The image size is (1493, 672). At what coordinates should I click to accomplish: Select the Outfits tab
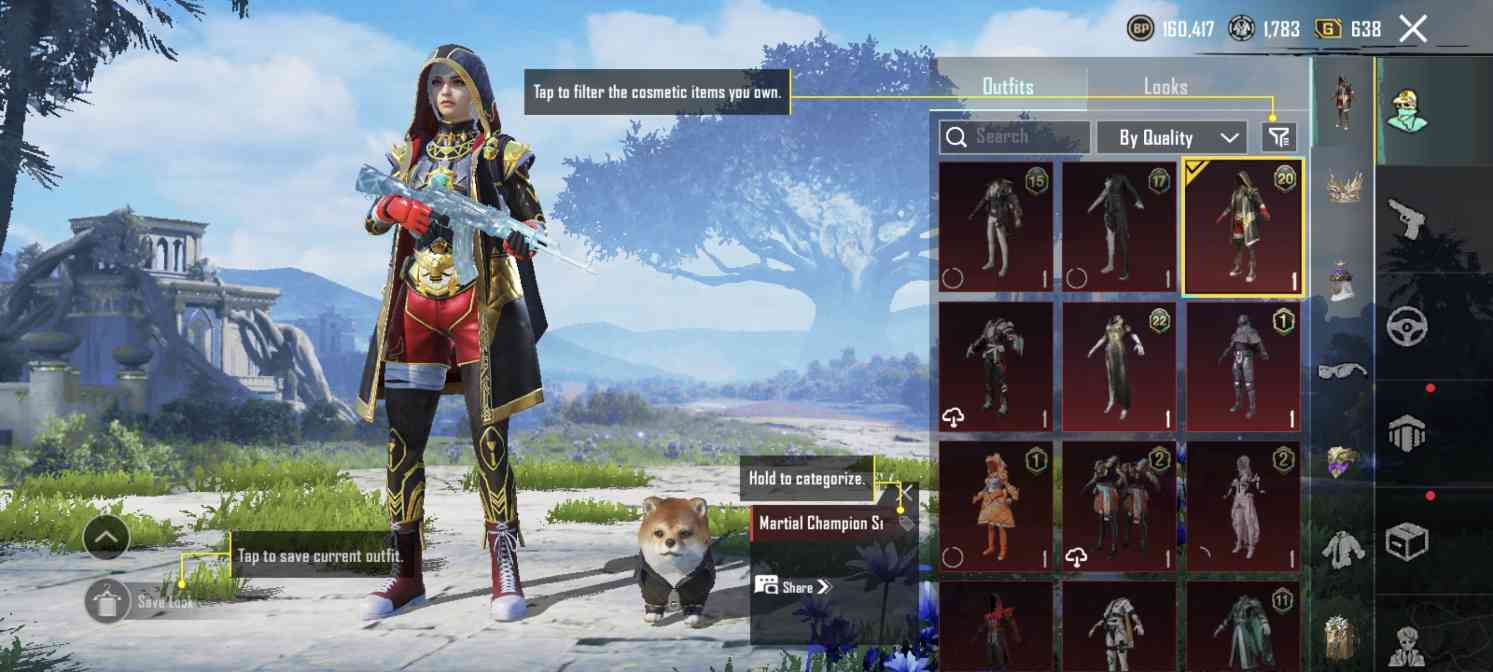[1008, 87]
